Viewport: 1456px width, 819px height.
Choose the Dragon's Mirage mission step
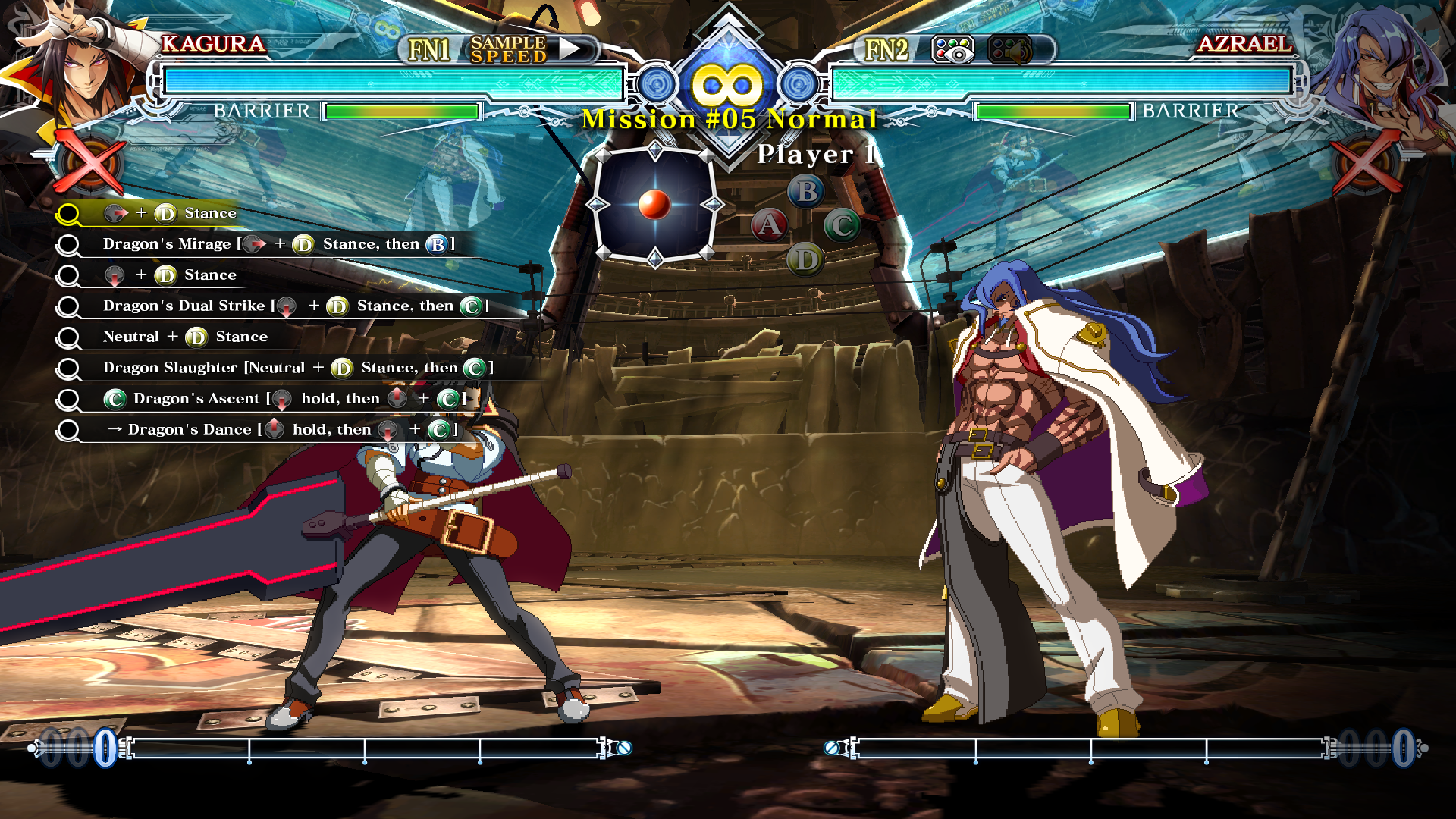(x=278, y=244)
